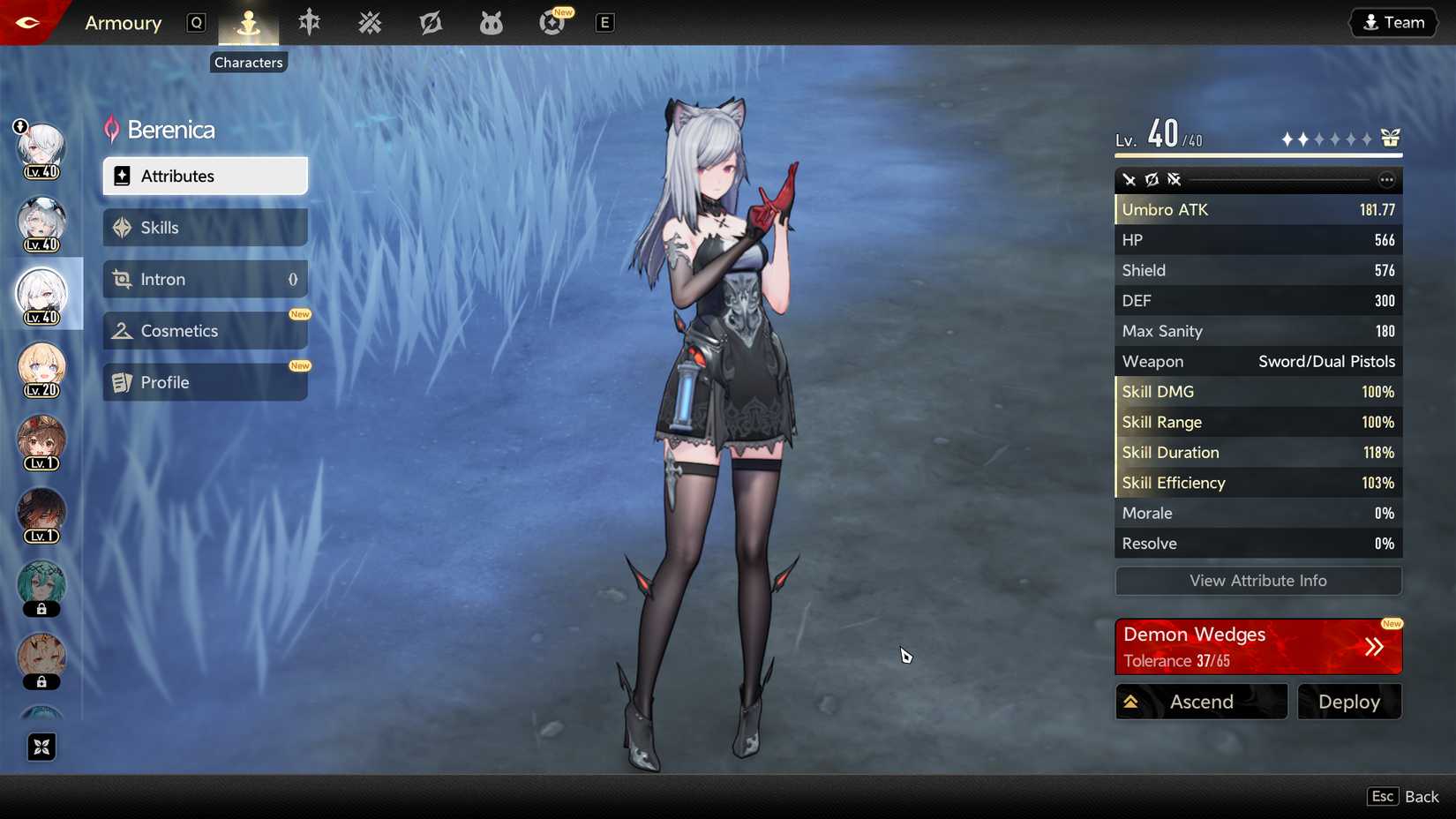Open the fullscreen expand icon at bottom left
This screenshot has width=1456, height=819.
pyautogui.click(x=41, y=747)
